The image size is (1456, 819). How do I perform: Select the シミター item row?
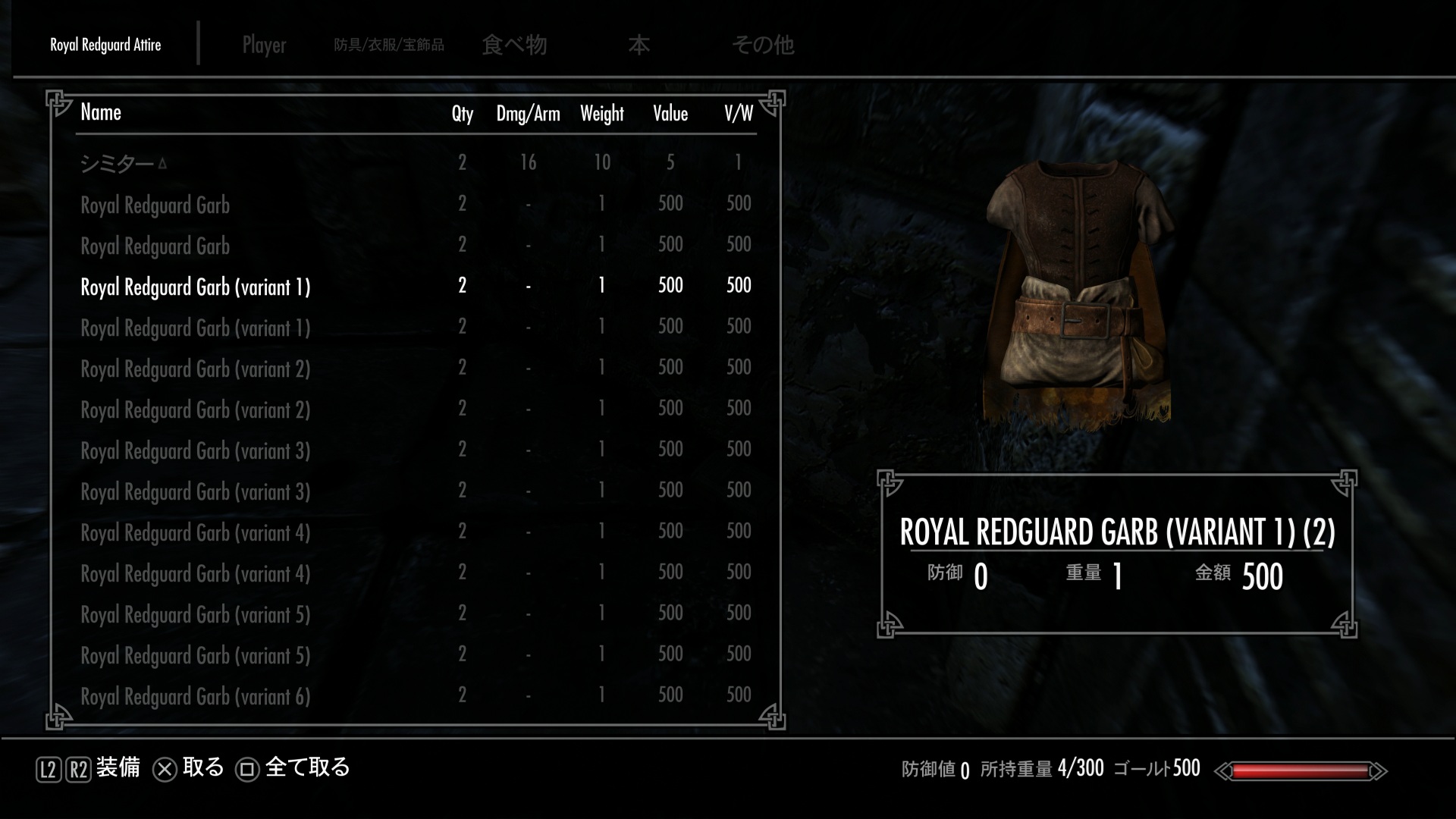click(x=118, y=163)
